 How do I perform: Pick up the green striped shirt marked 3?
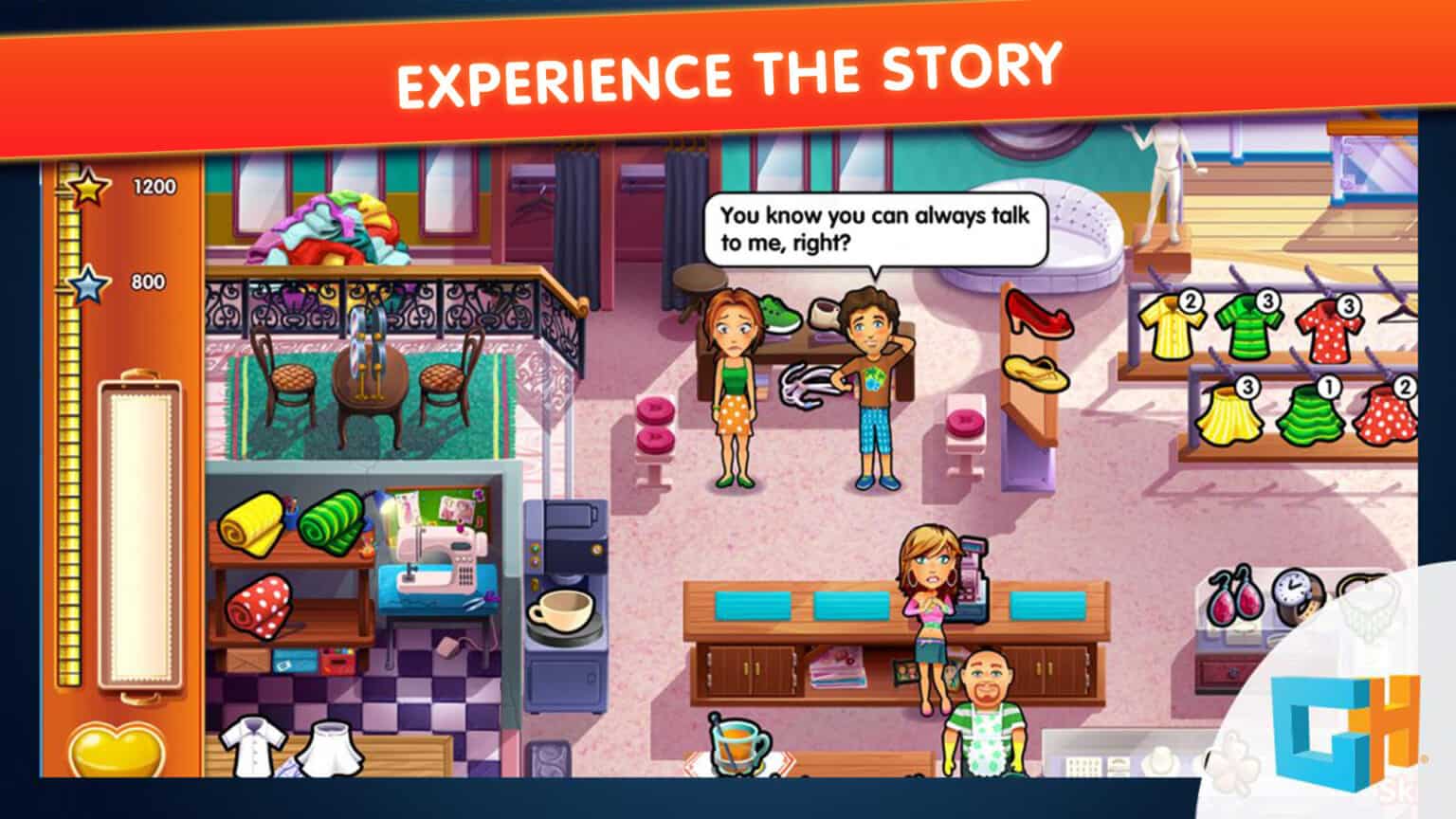(x=1249, y=329)
